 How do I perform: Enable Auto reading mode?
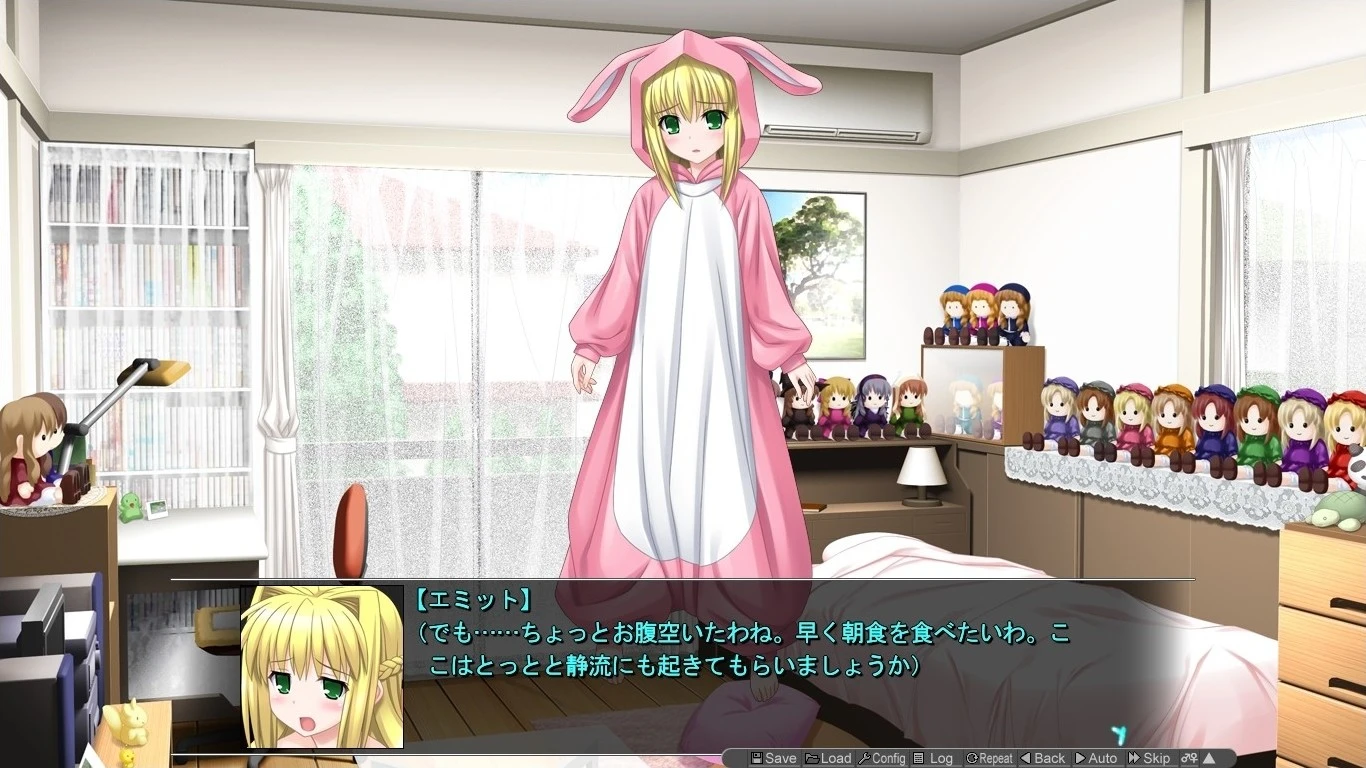1097,758
